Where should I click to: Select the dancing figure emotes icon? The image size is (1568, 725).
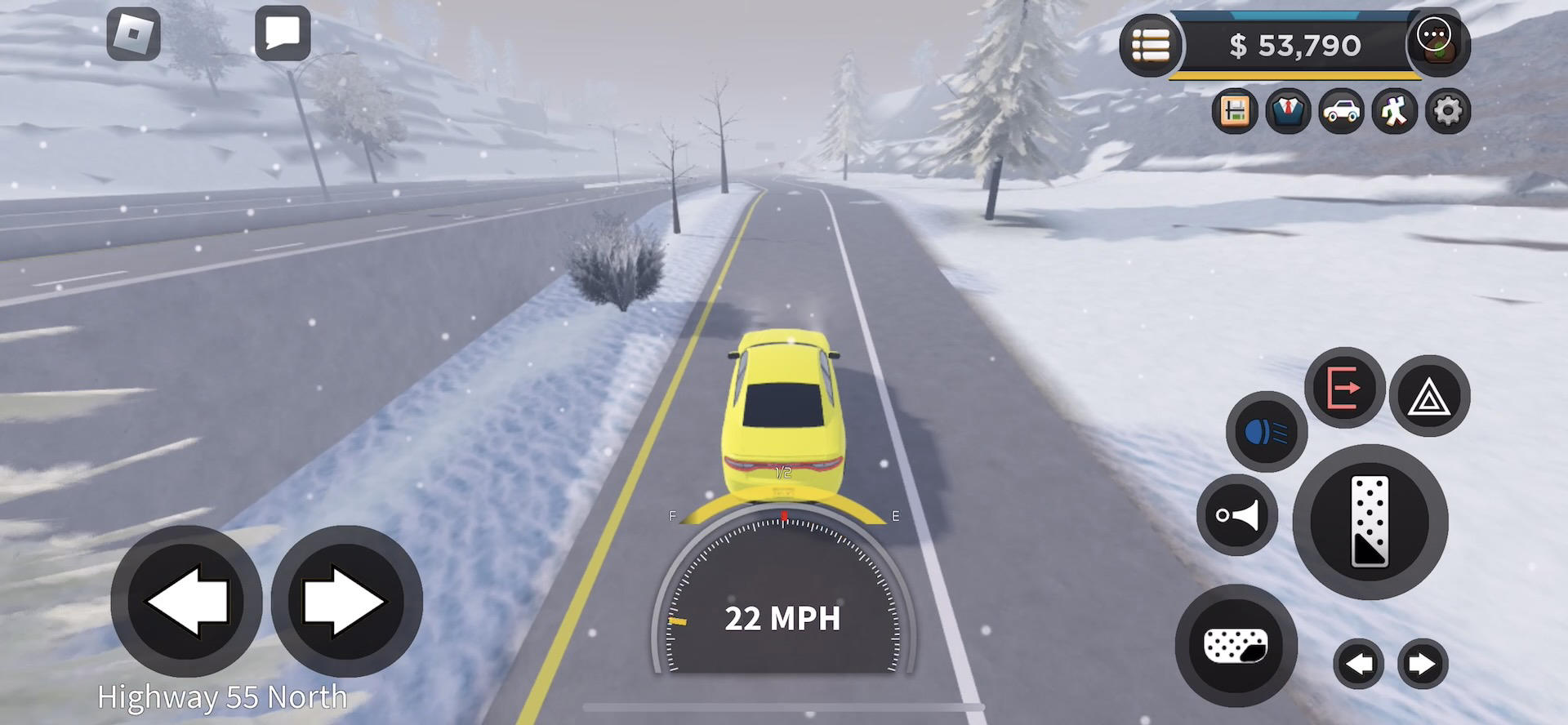point(1394,111)
